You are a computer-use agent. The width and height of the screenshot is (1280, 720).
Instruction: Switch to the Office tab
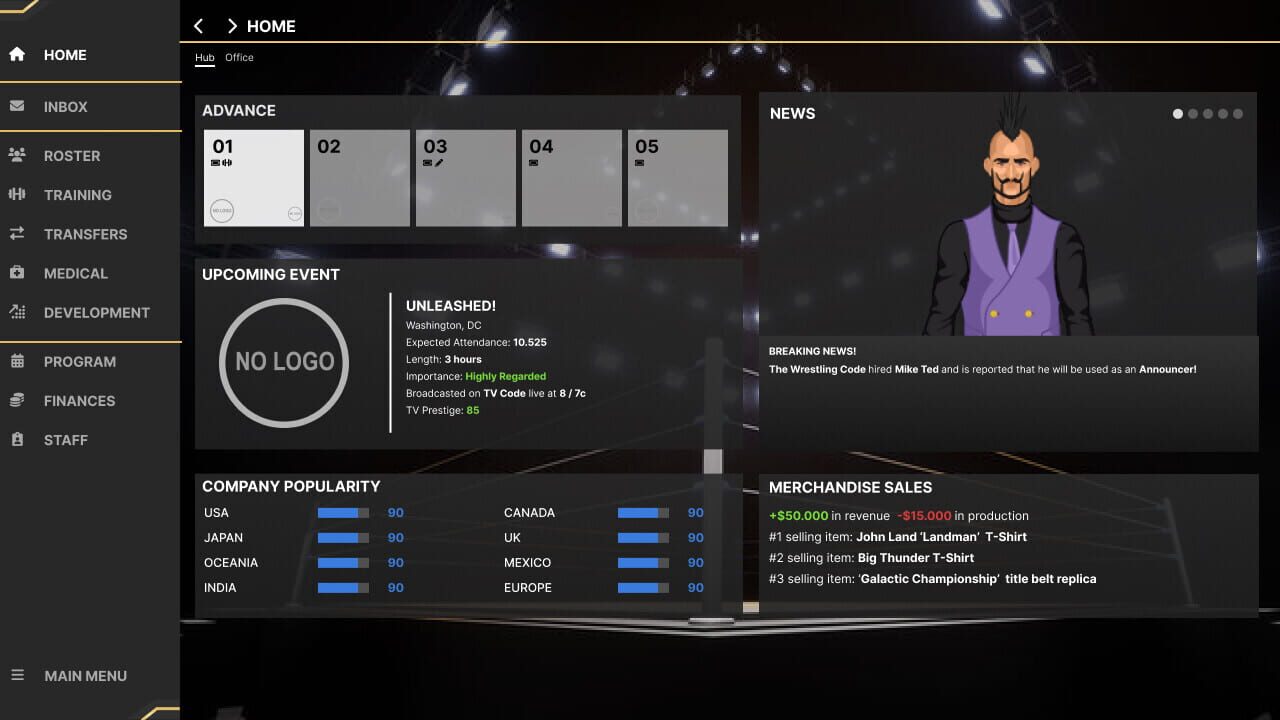(239, 57)
